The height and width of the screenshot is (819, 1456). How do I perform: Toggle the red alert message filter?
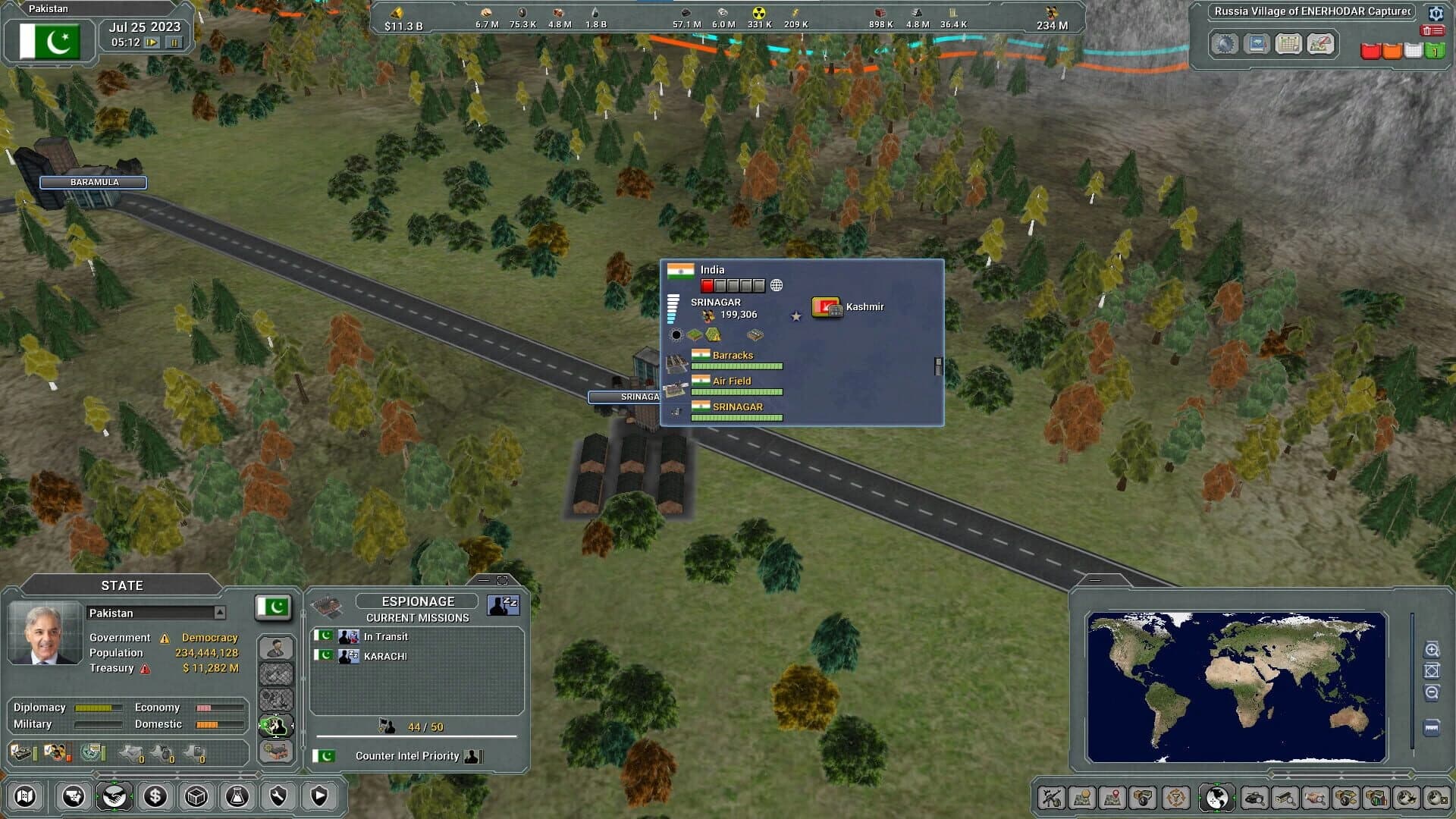click(1370, 52)
